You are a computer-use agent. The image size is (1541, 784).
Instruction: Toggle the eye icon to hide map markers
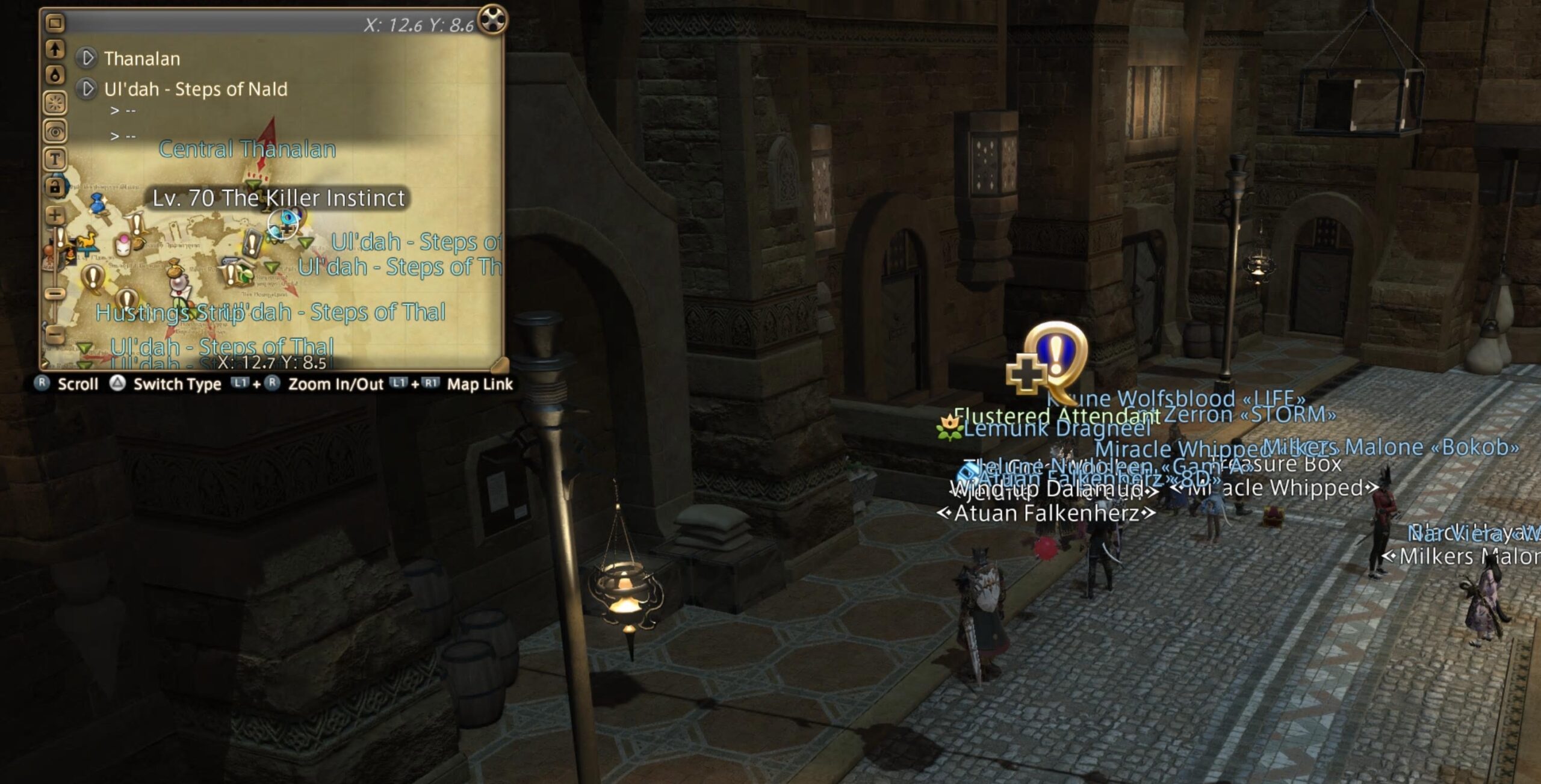(x=54, y=130)
